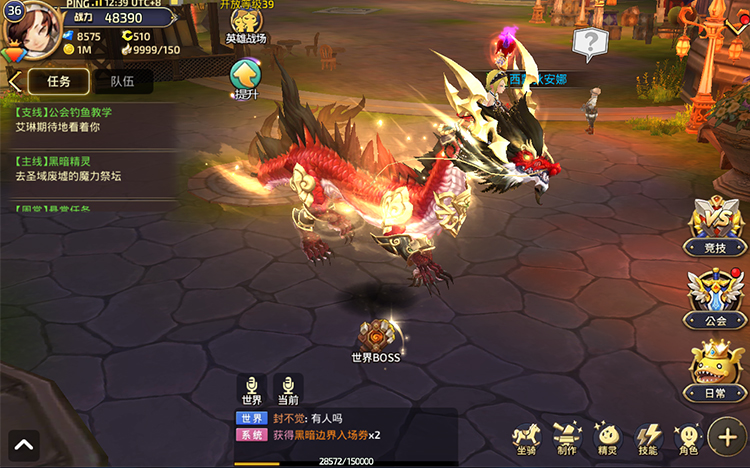The height and width of the screenshot is (468, 750).
Task: Switch to the 队伍 team tab
Action: [123, 81]
